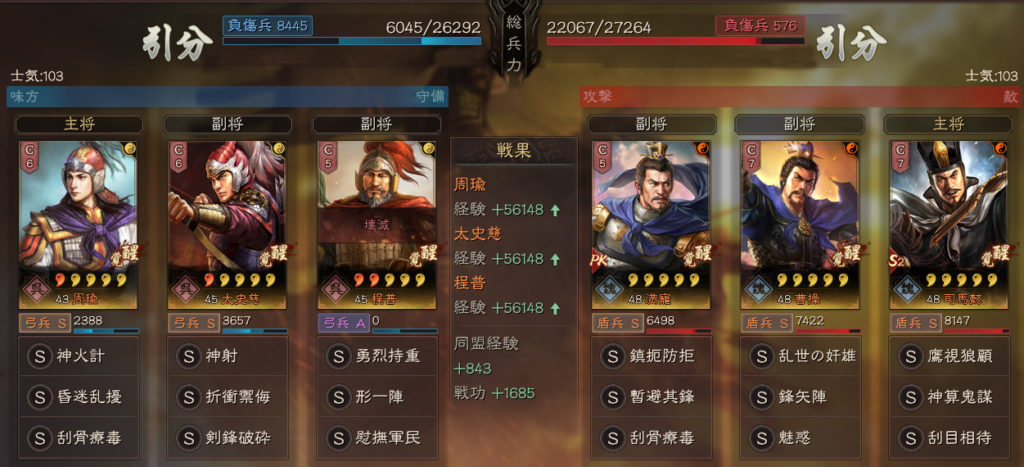Select enemy commander 司馬懿's portrait
The height and width of the screenshot is (467, 1024).
pyautogui.click(x=949, y=222)
